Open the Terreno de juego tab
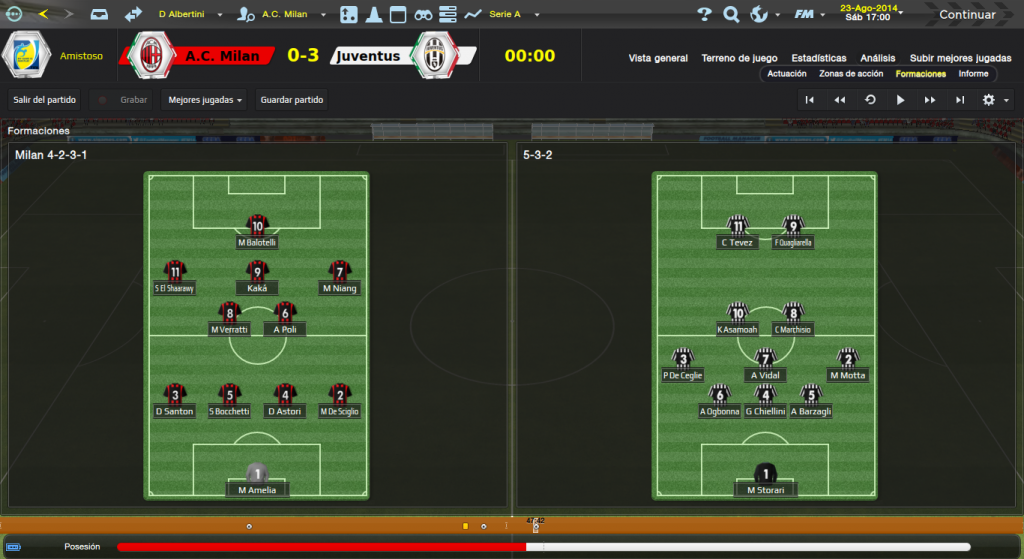Viewport: 1024px width, 559px height. tap(740, 58)
